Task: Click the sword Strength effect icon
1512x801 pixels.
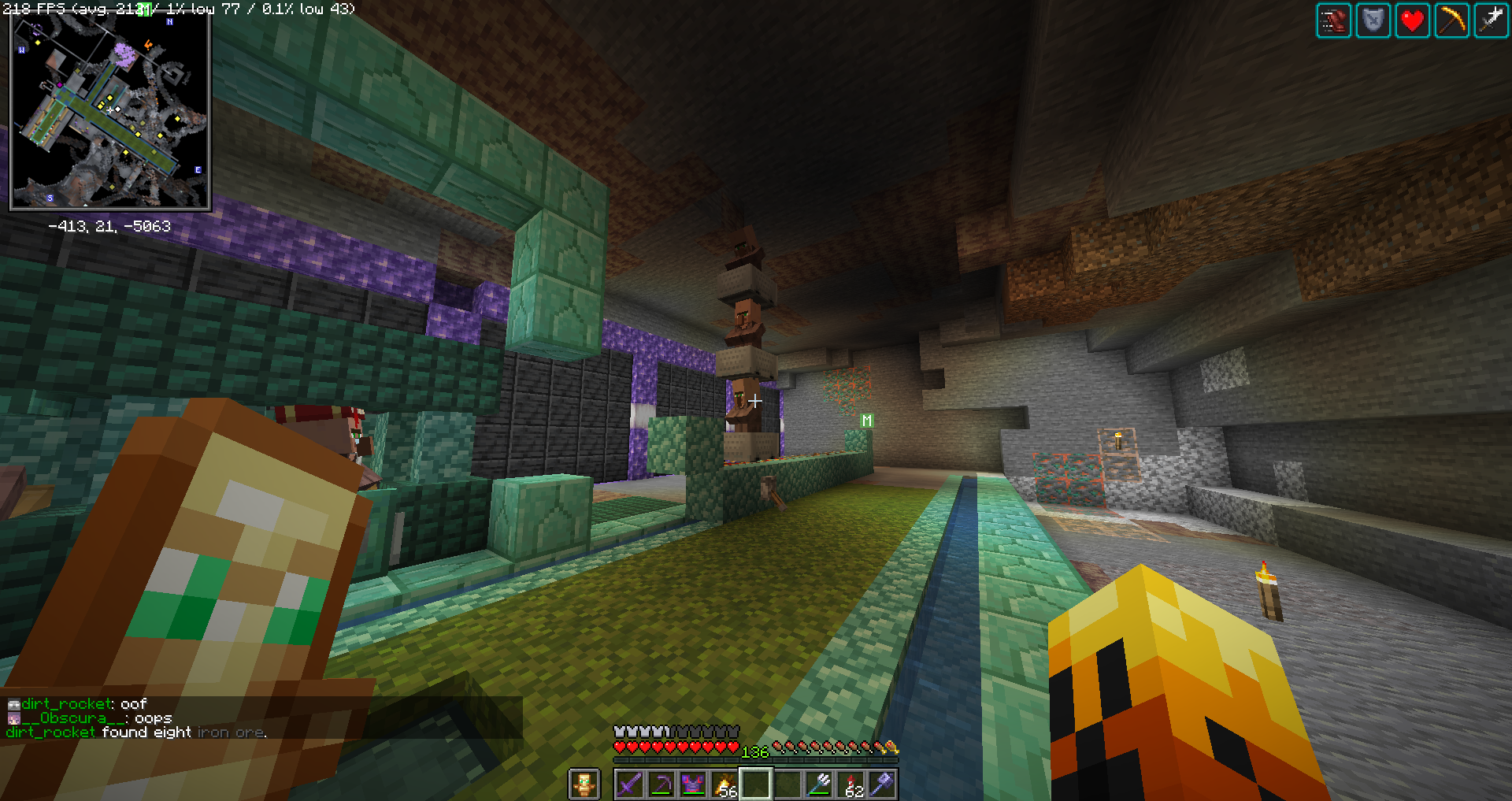Action: (1492, 21)
